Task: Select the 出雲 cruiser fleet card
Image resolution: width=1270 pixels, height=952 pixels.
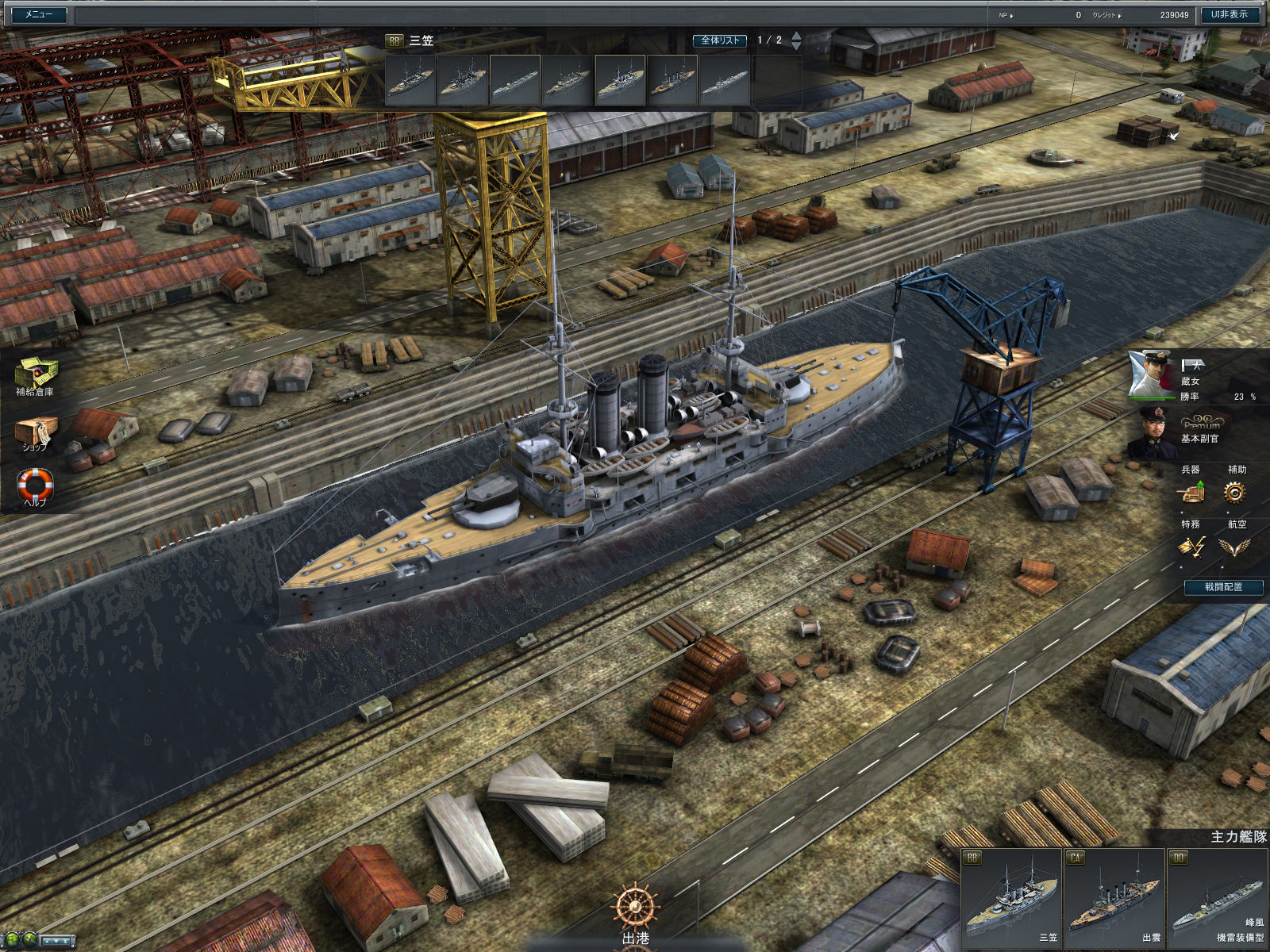Action: tap(1114, 897)
